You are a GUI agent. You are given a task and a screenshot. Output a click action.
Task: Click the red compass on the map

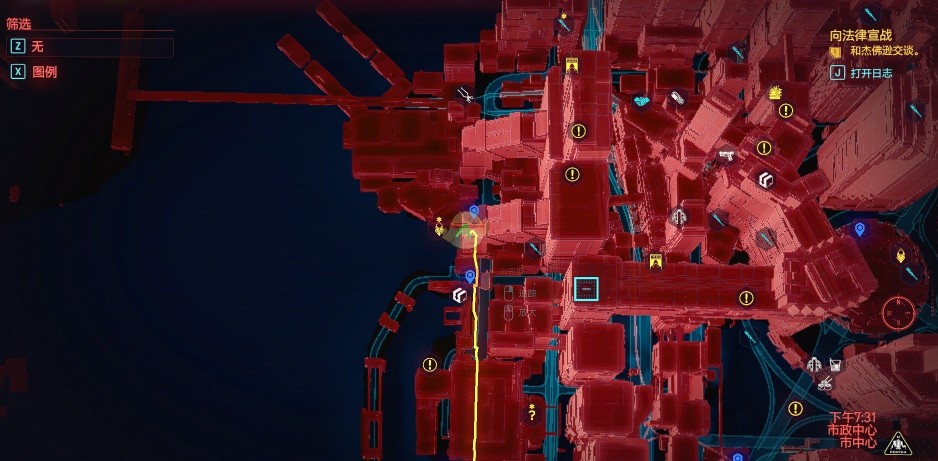tap(899, 316)
